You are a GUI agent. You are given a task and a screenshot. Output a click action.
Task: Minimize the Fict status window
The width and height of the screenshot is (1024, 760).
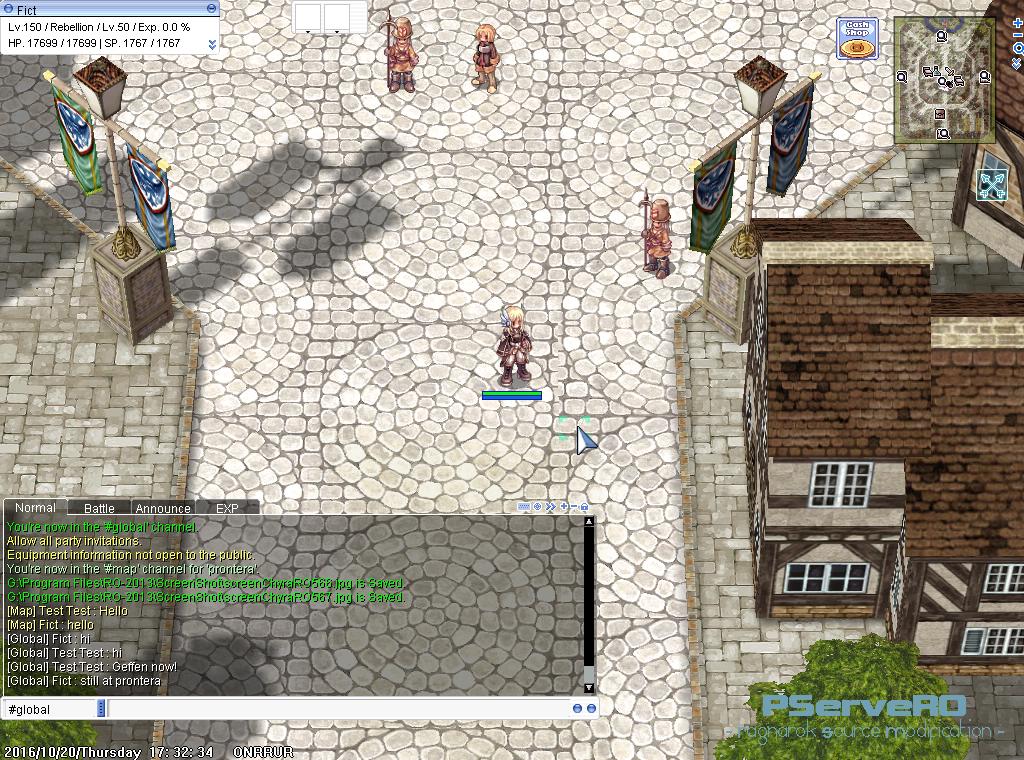coord(211,9)
